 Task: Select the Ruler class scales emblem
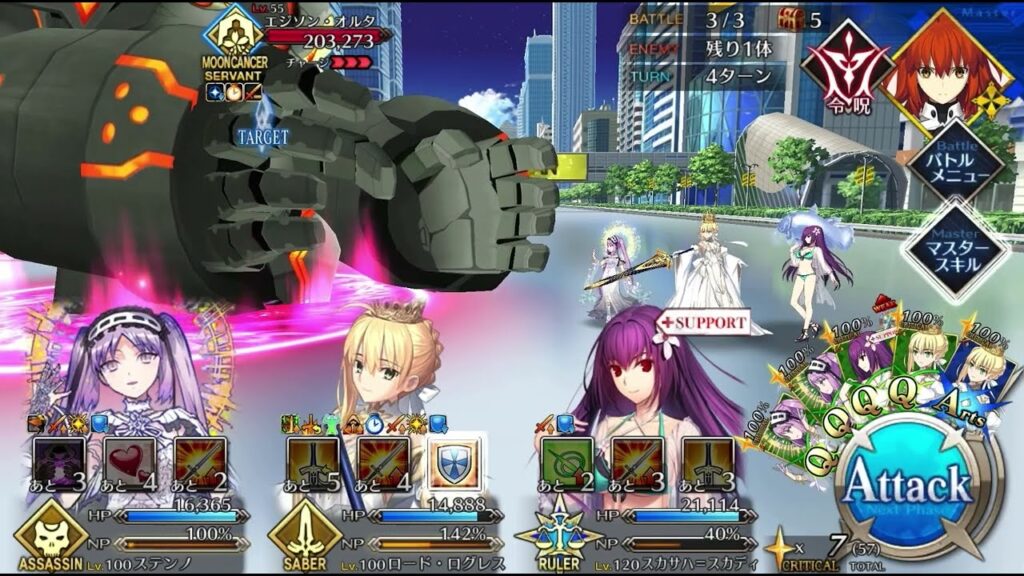(551, 532)
